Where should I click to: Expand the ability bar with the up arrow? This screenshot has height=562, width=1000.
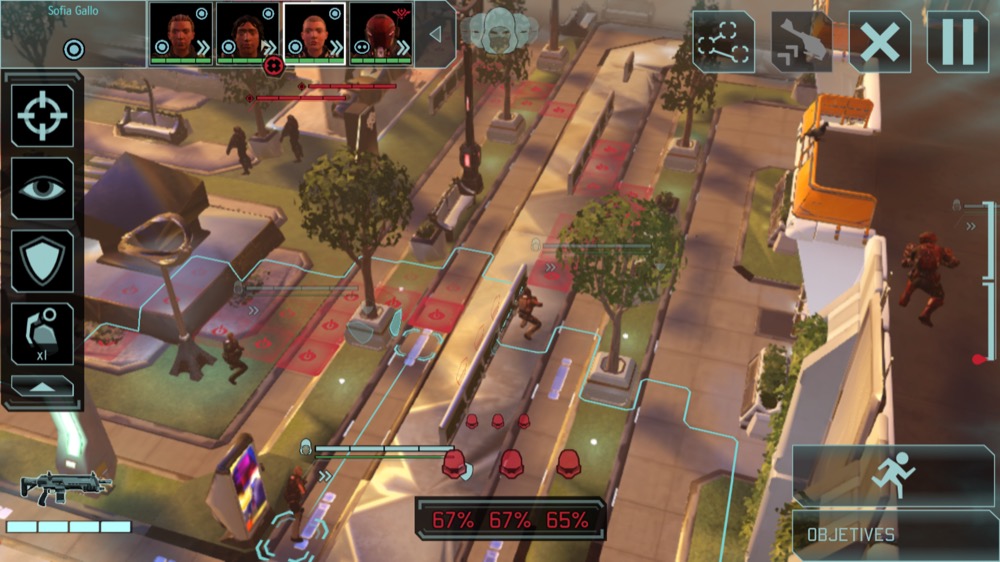(x=42, y=387)
